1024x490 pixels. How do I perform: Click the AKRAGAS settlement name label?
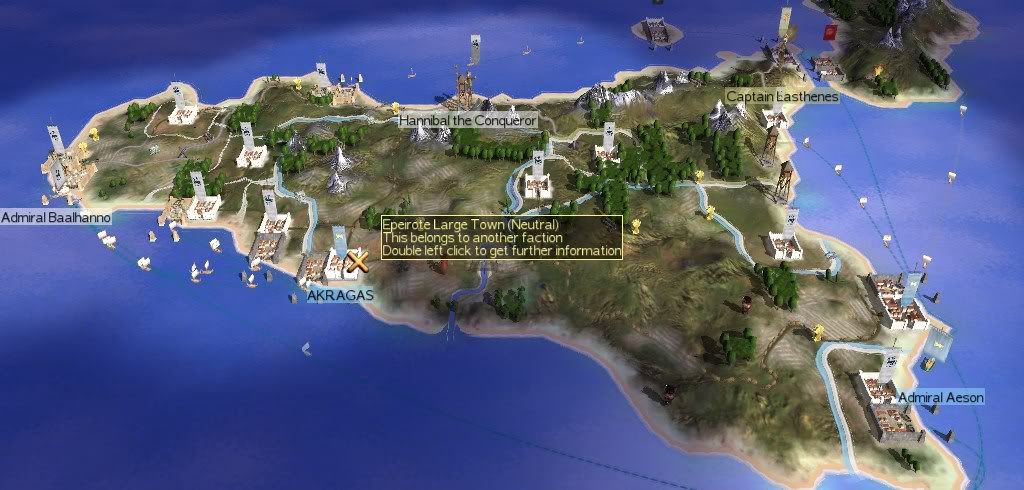coord(340,296)
